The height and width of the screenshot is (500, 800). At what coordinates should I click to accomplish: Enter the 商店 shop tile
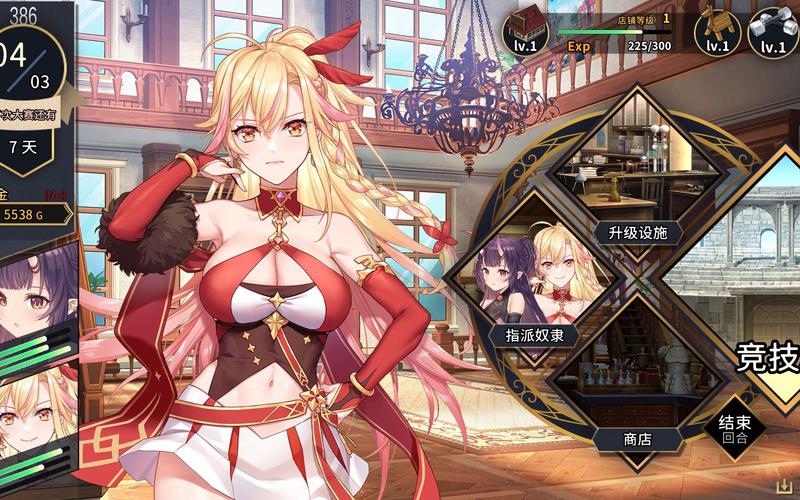point(637,385)
